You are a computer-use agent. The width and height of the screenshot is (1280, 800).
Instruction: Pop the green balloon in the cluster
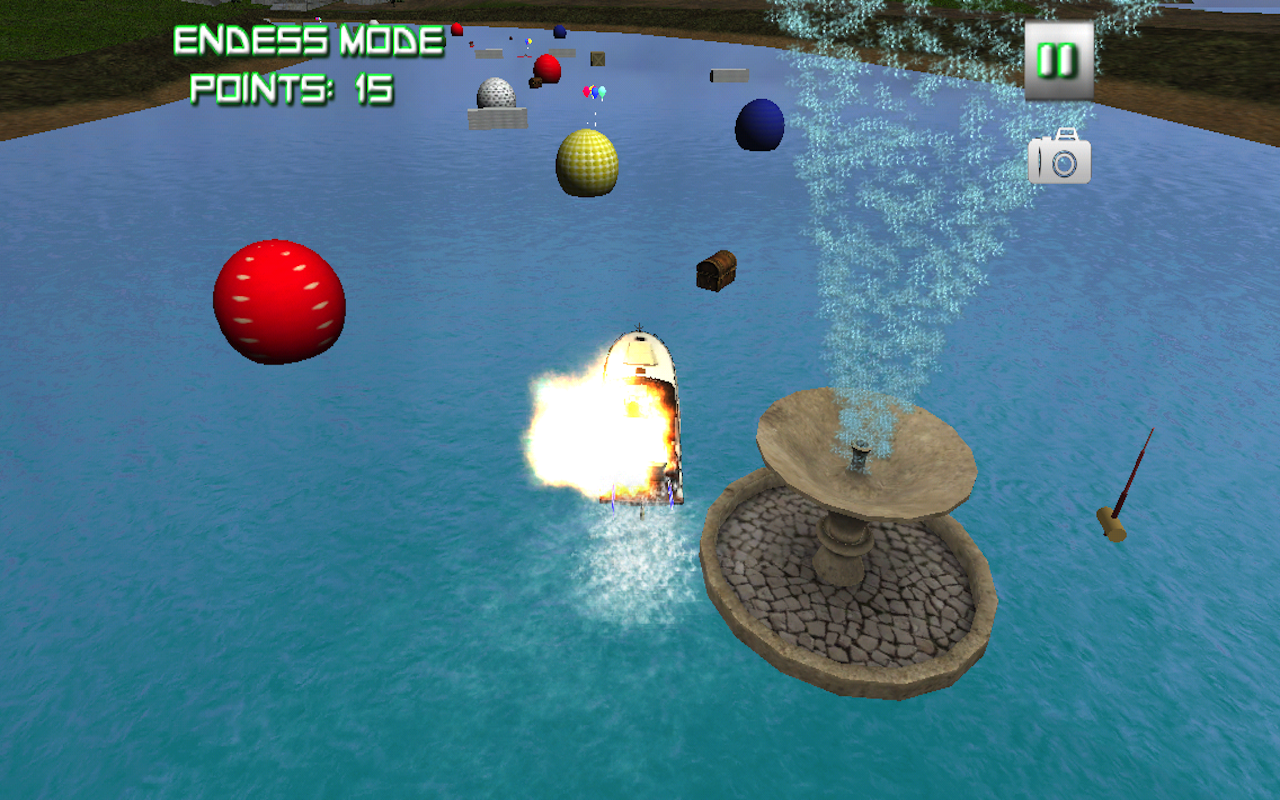(x=602, y=91)
